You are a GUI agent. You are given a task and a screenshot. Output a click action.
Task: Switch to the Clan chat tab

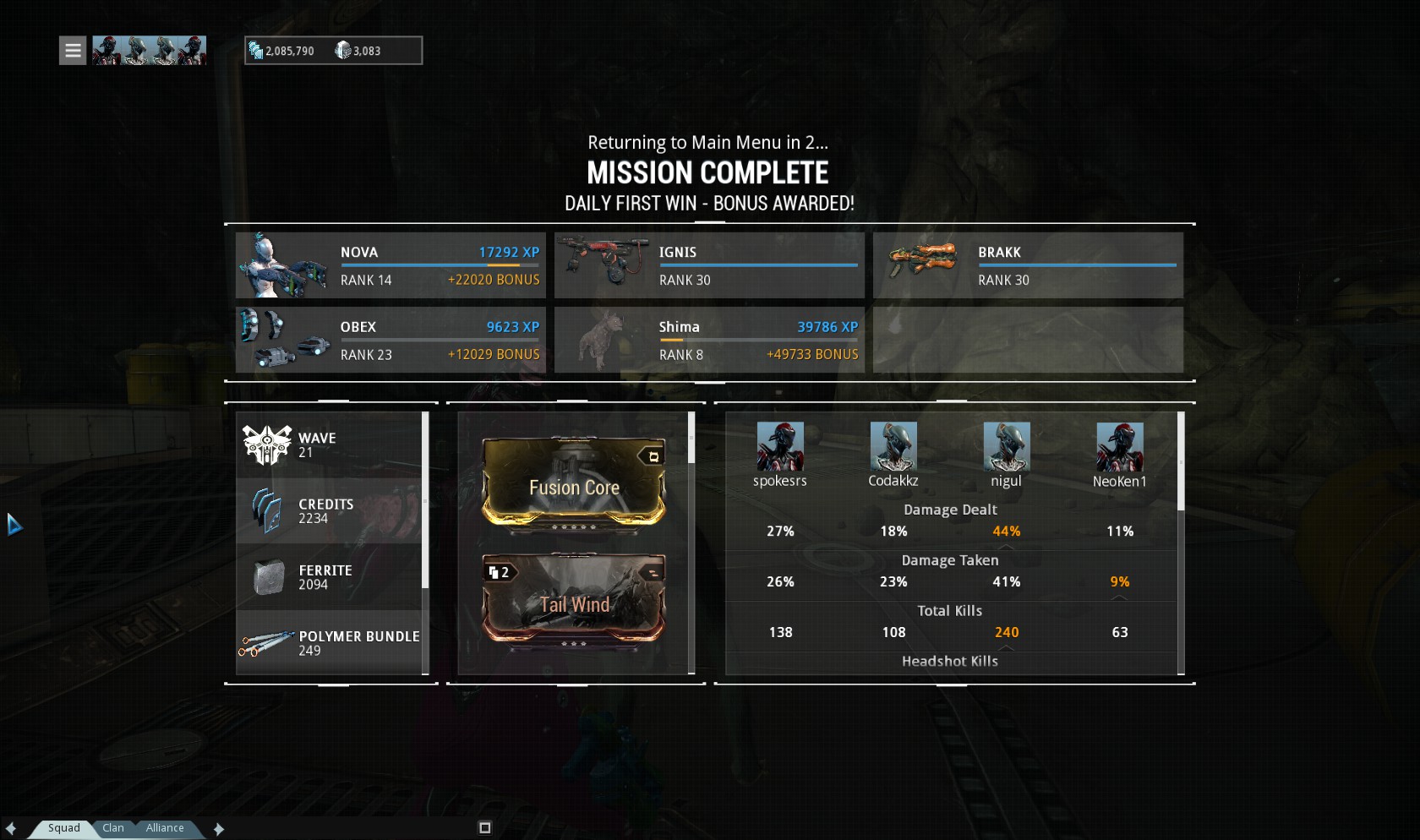[x=113, y=828]
